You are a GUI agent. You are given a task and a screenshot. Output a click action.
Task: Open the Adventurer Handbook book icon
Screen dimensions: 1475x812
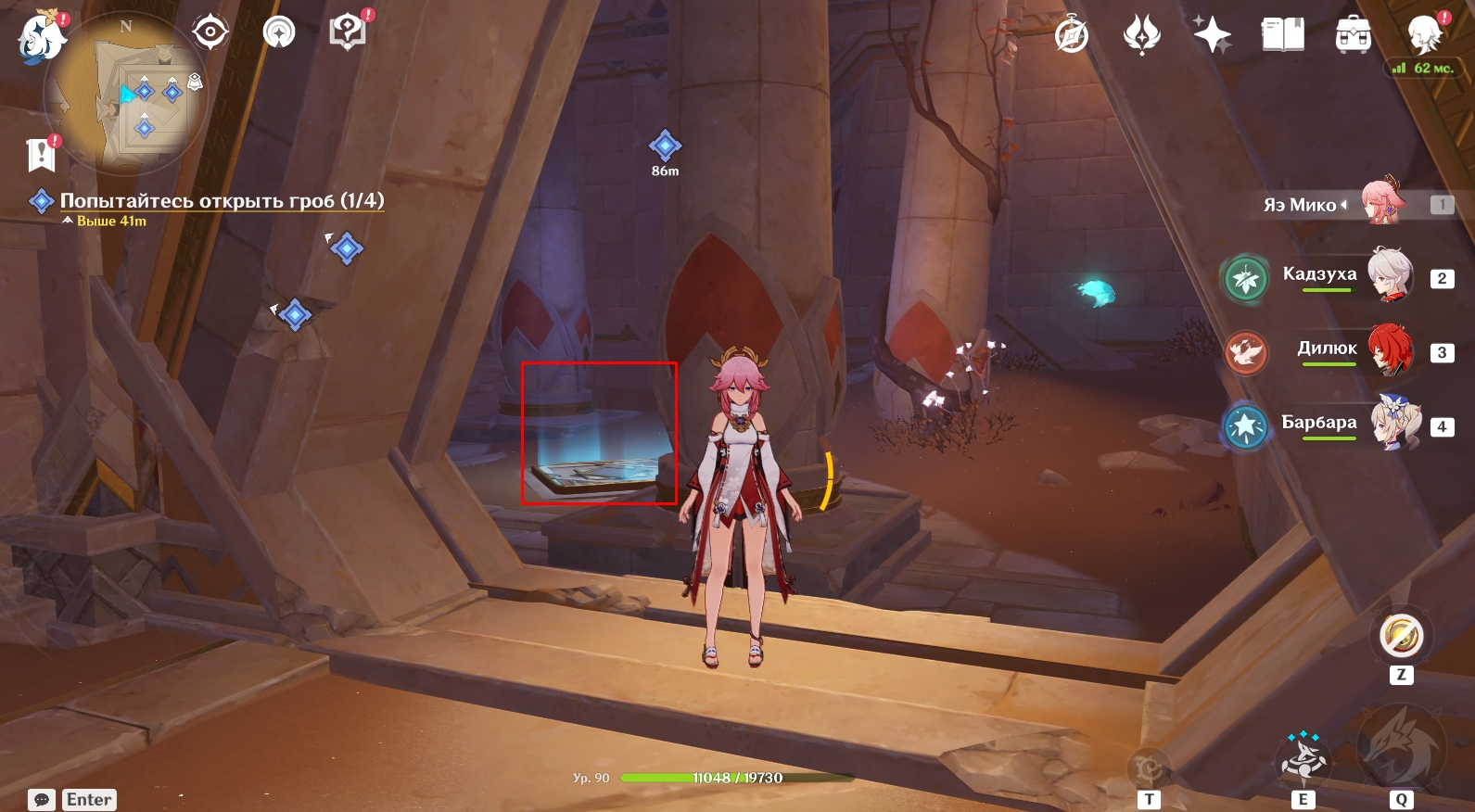coord(1283,35)
